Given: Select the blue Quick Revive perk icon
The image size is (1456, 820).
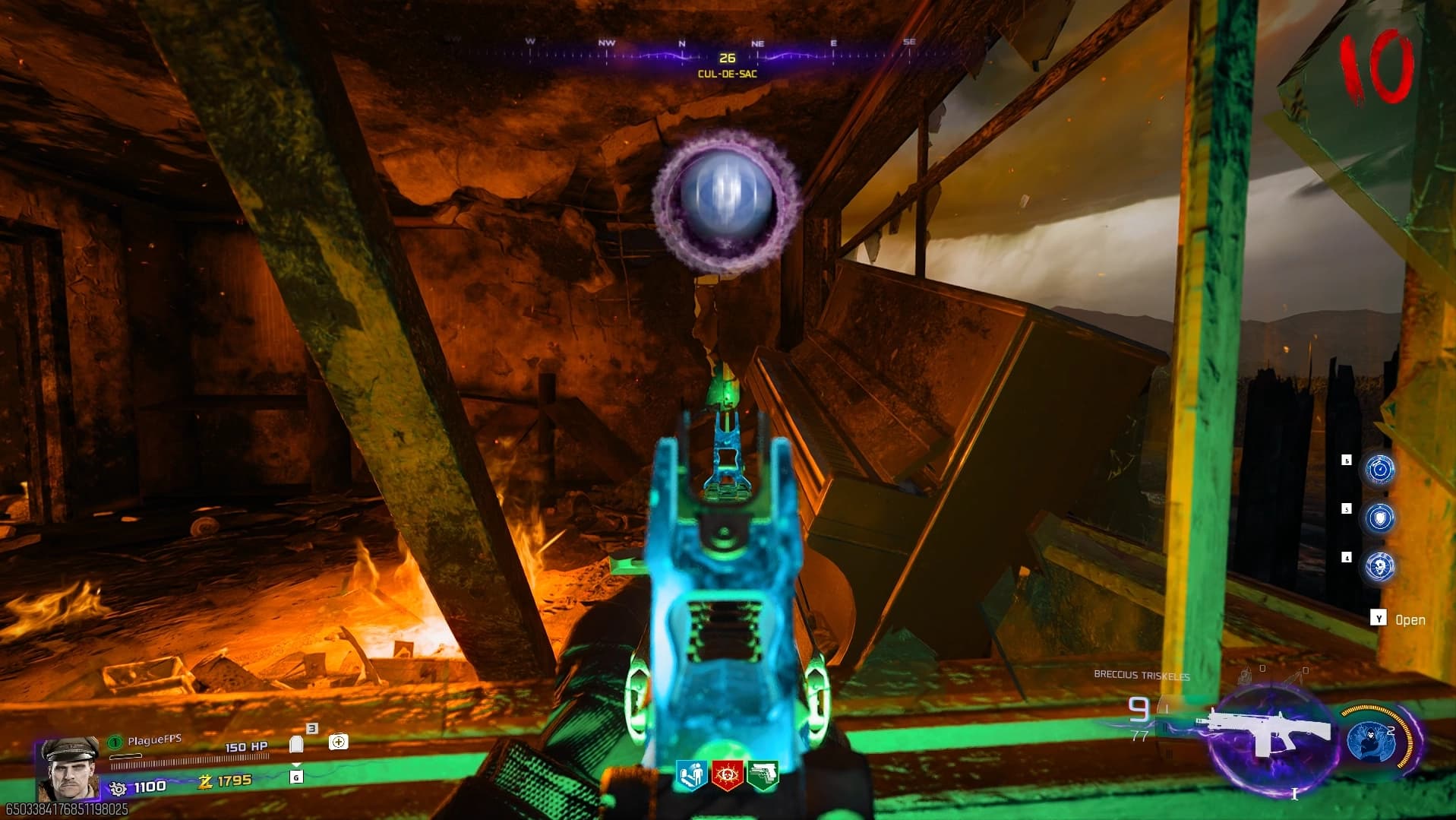Looking at the screenshot, I should 692,774.
